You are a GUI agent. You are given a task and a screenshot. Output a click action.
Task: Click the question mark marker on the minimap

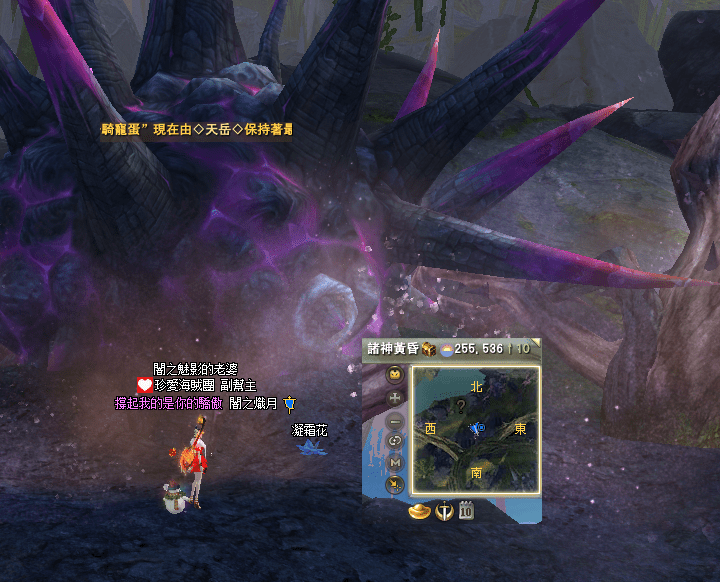point(461,406)
